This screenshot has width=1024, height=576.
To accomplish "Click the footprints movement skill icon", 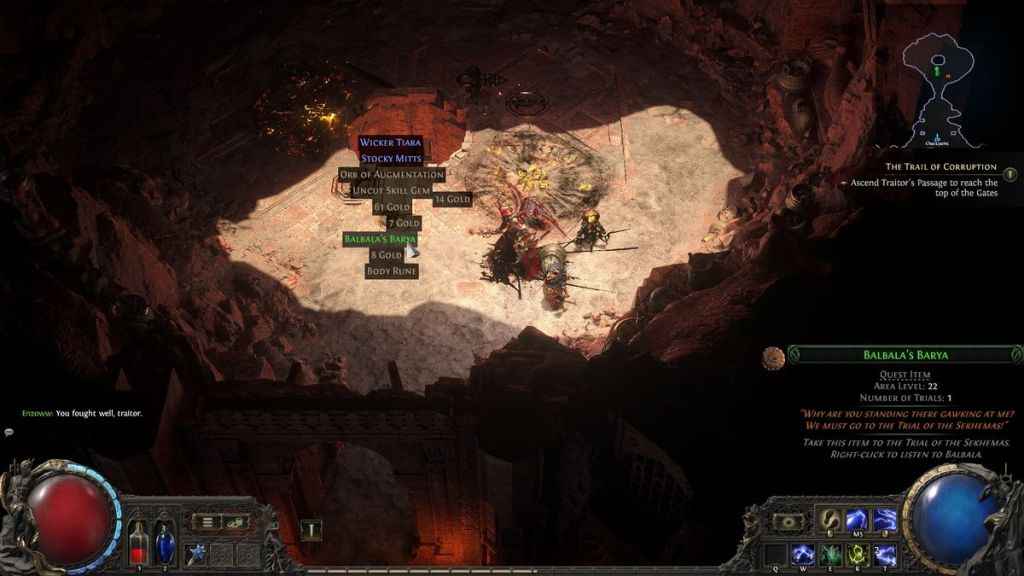I will [x=830, y=520].
